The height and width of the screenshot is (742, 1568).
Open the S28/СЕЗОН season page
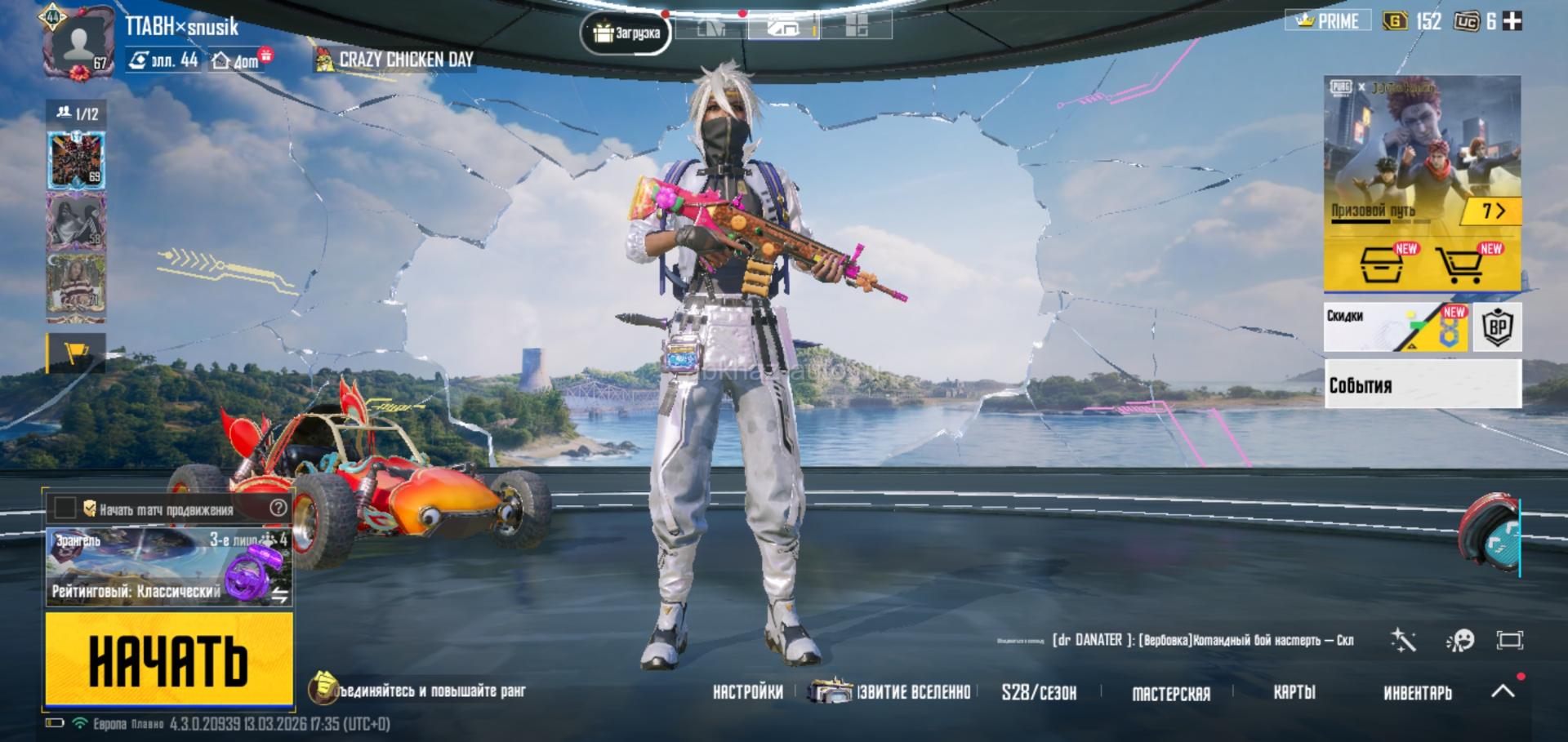click(x=1039, y=693)
